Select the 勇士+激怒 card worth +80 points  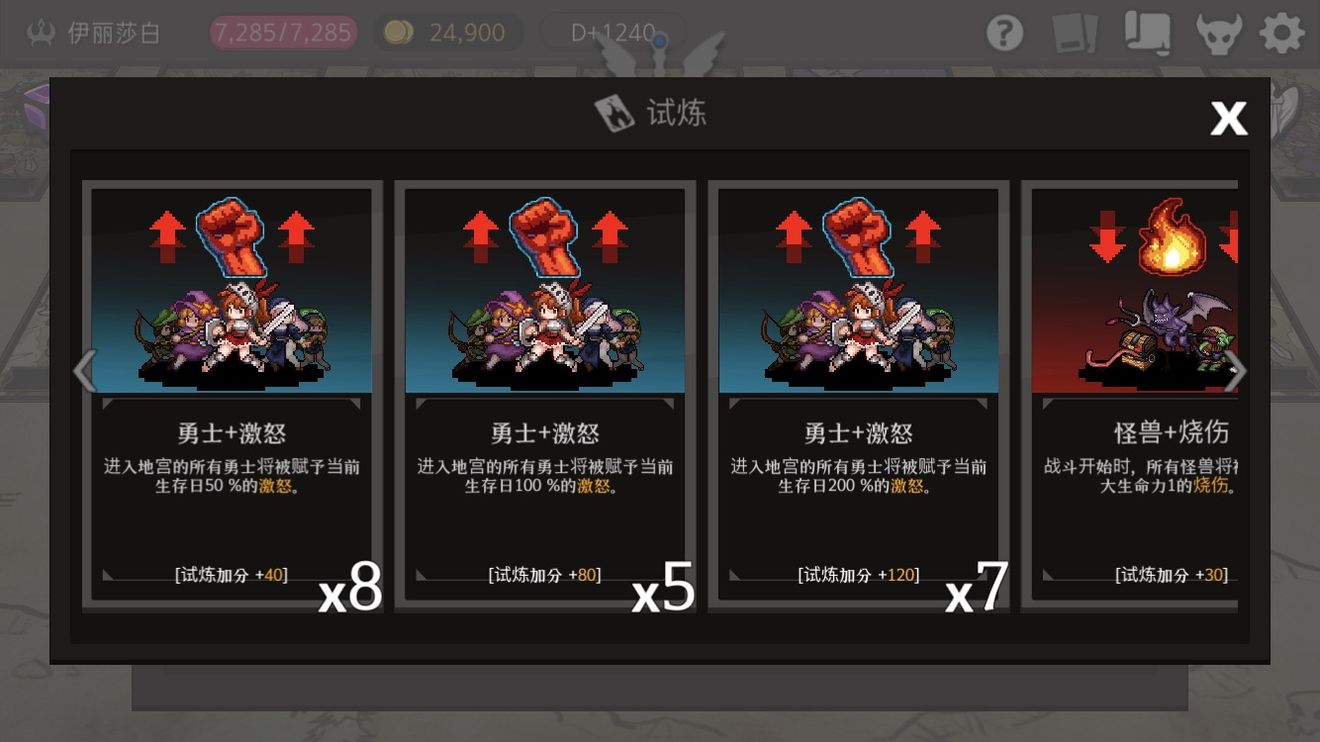543,390
